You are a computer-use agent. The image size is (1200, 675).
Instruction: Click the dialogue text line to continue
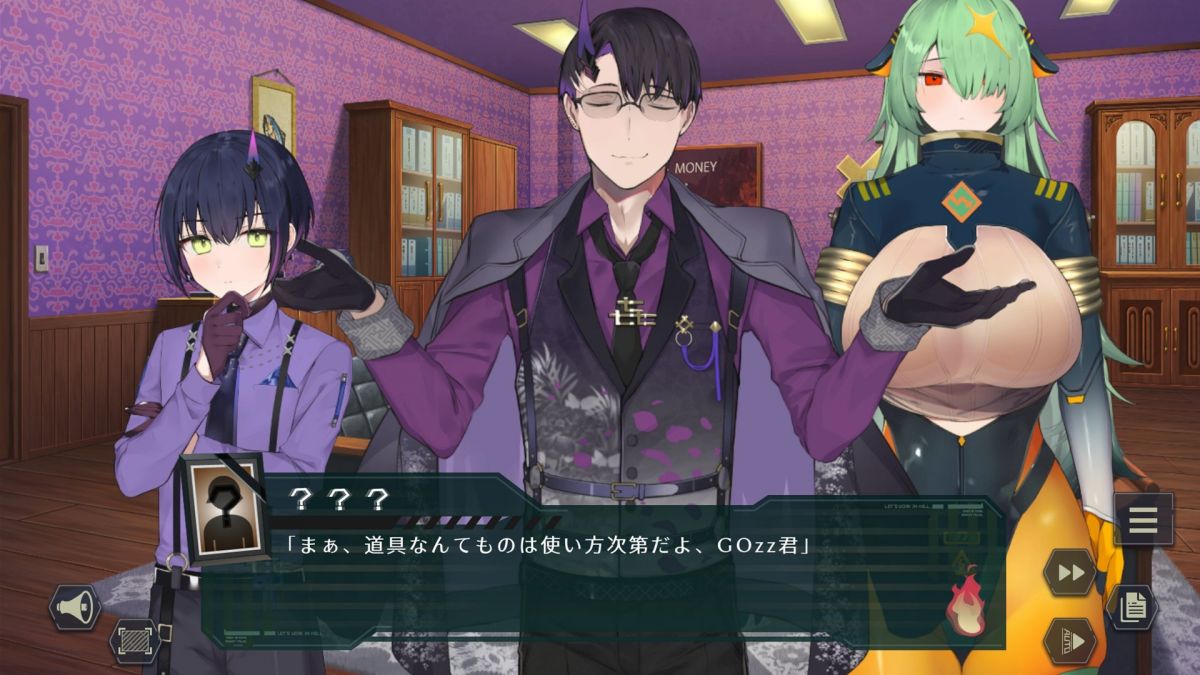(549, 546)
